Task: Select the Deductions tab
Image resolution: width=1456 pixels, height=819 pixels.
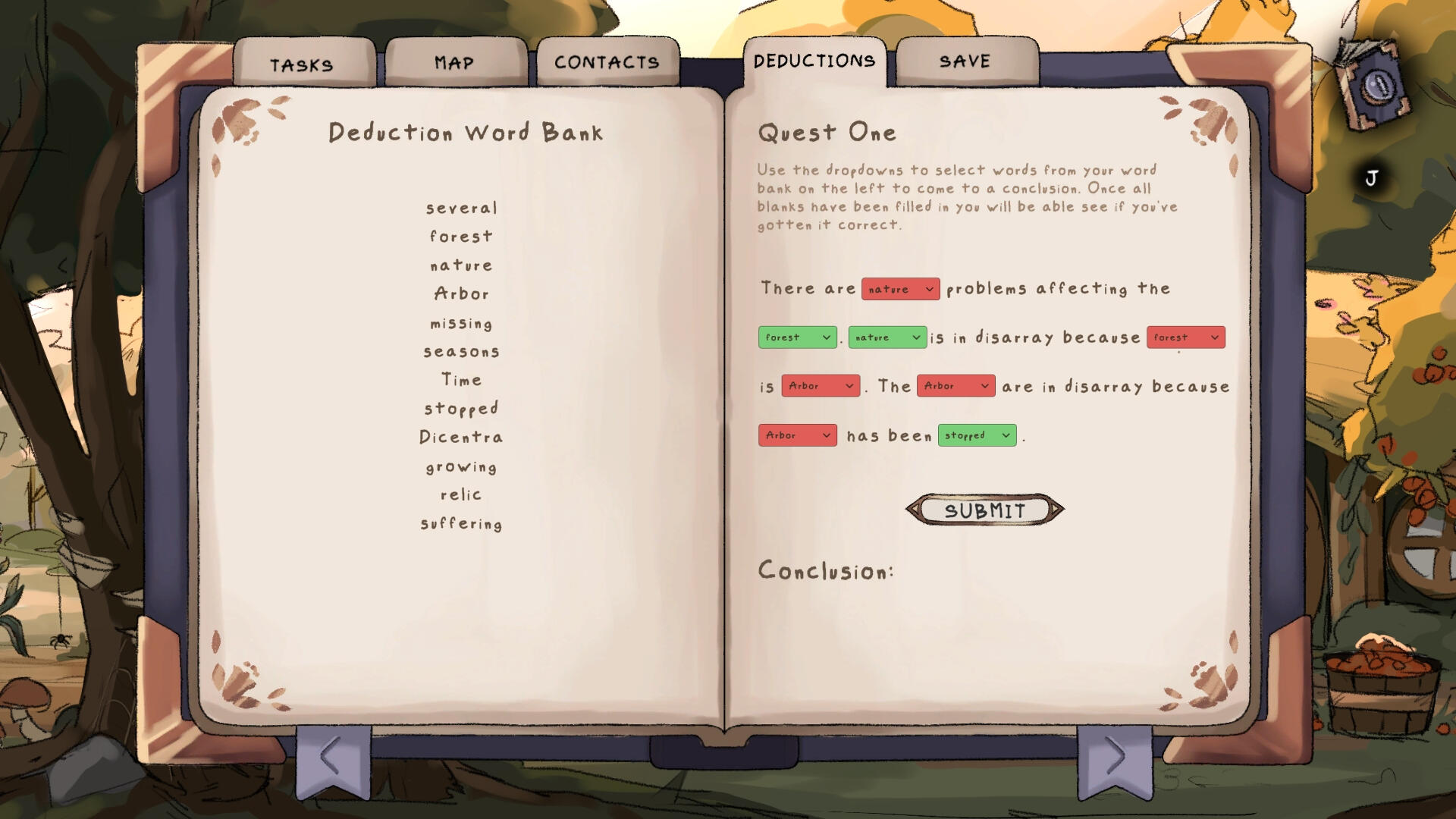Action: tap(814, 61)
